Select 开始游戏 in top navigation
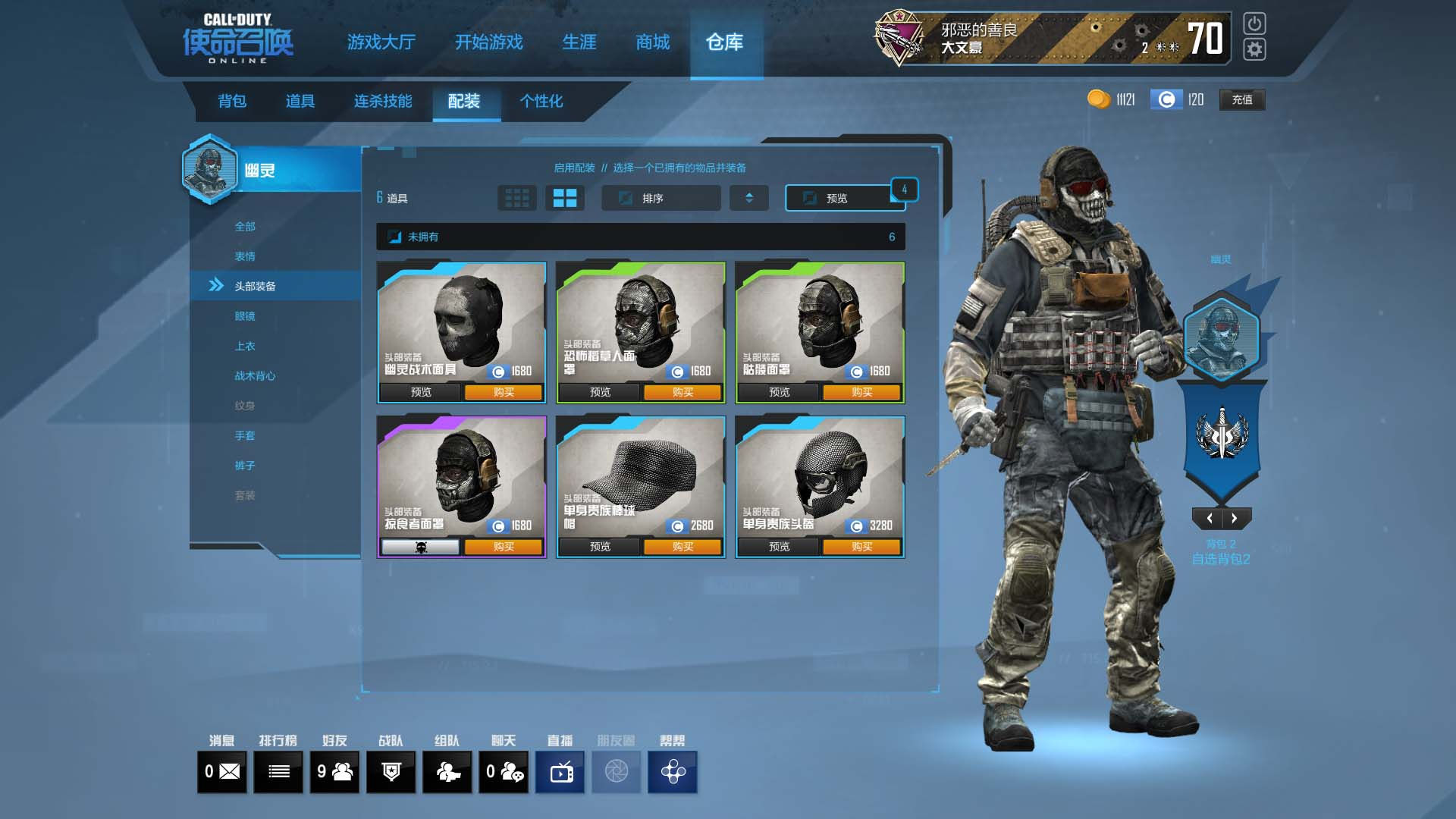The image size is (1456, 819). click(x=488, y=42)
